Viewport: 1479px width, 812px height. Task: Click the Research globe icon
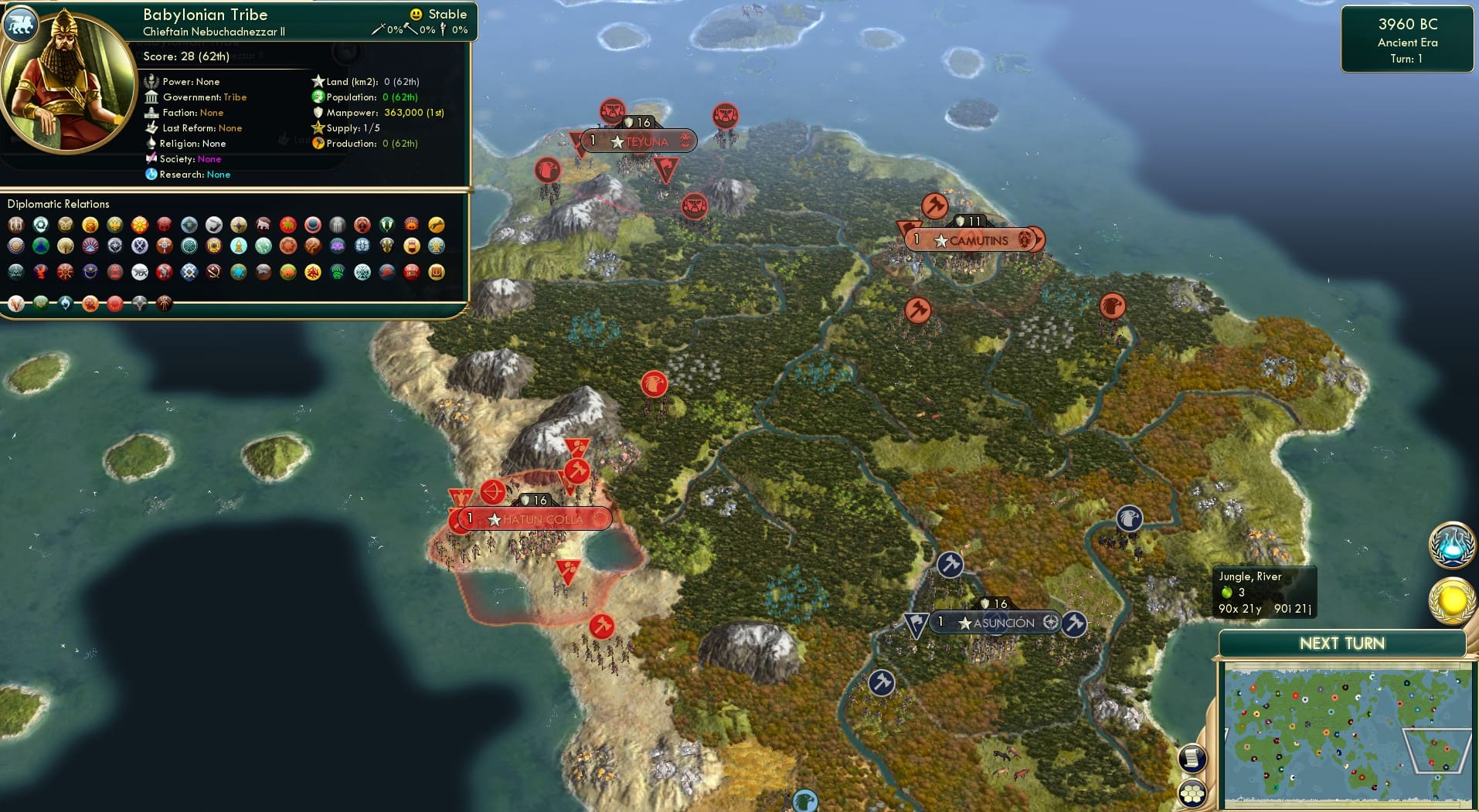pos(151,175)
